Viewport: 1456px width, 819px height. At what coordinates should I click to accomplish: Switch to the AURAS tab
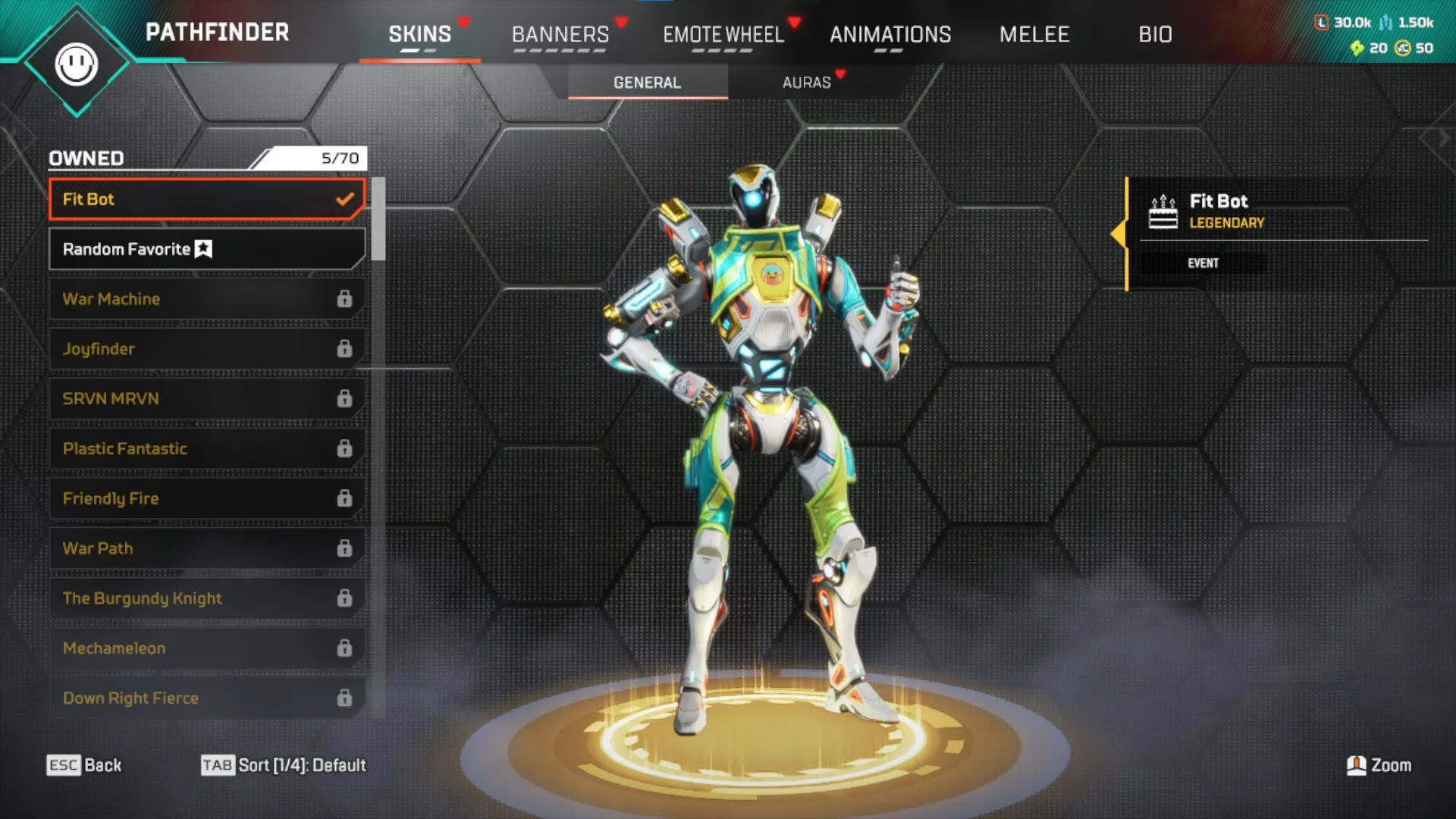(x=808, y=83)
